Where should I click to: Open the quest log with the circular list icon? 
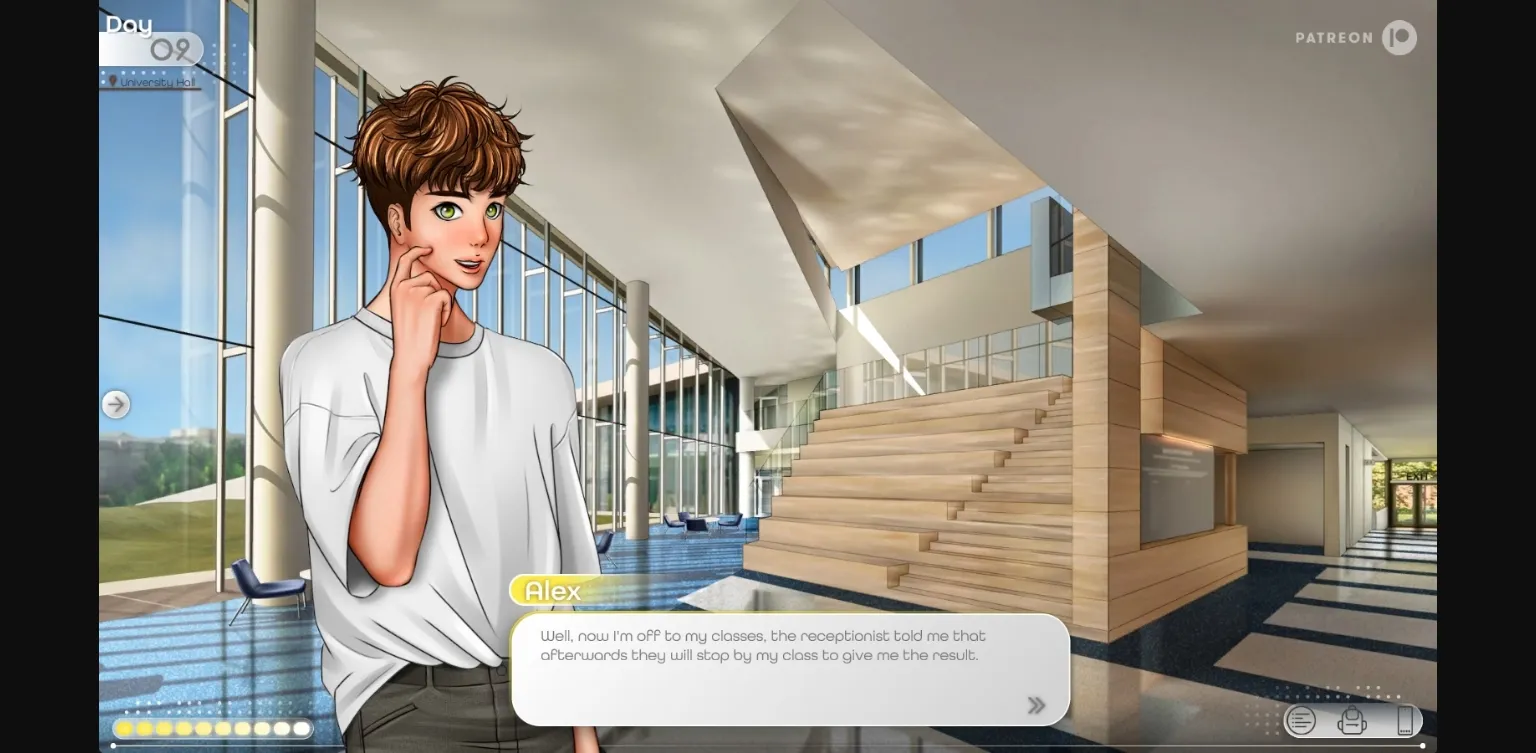1300,721
